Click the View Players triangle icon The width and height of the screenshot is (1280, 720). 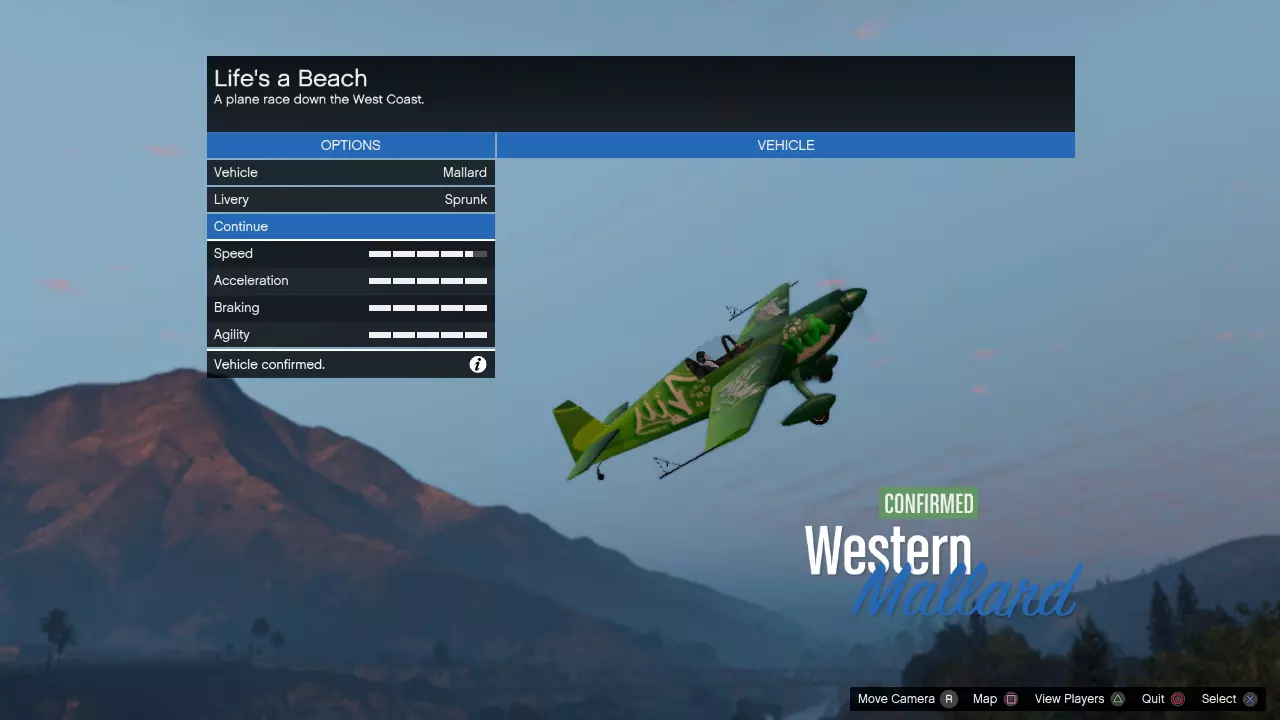point(1117,698)
